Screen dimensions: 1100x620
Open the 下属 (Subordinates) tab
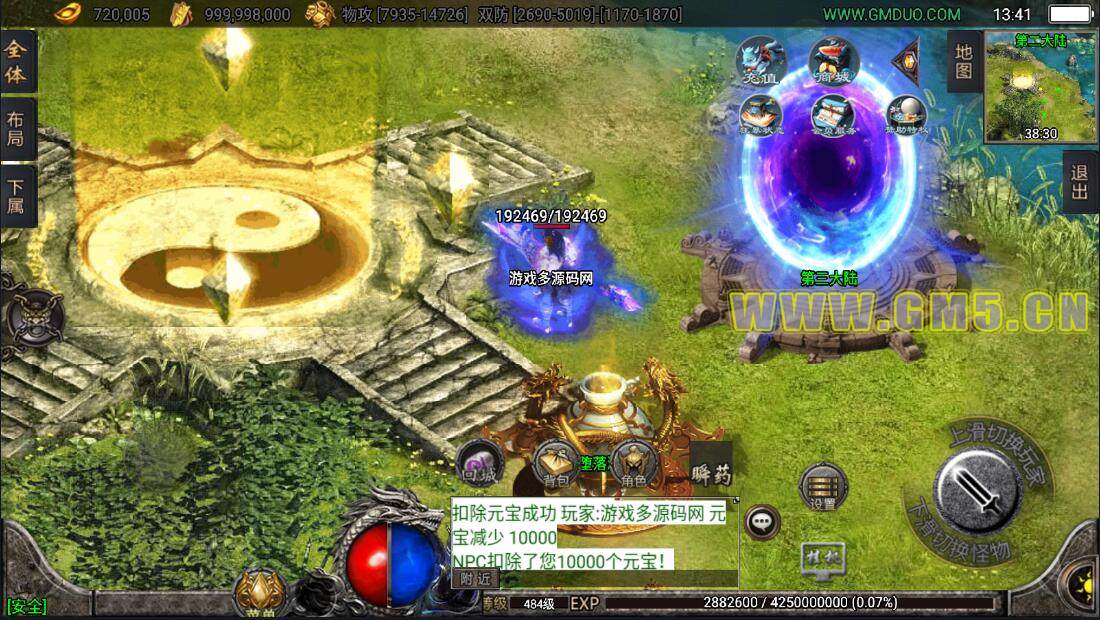[17, 196]
